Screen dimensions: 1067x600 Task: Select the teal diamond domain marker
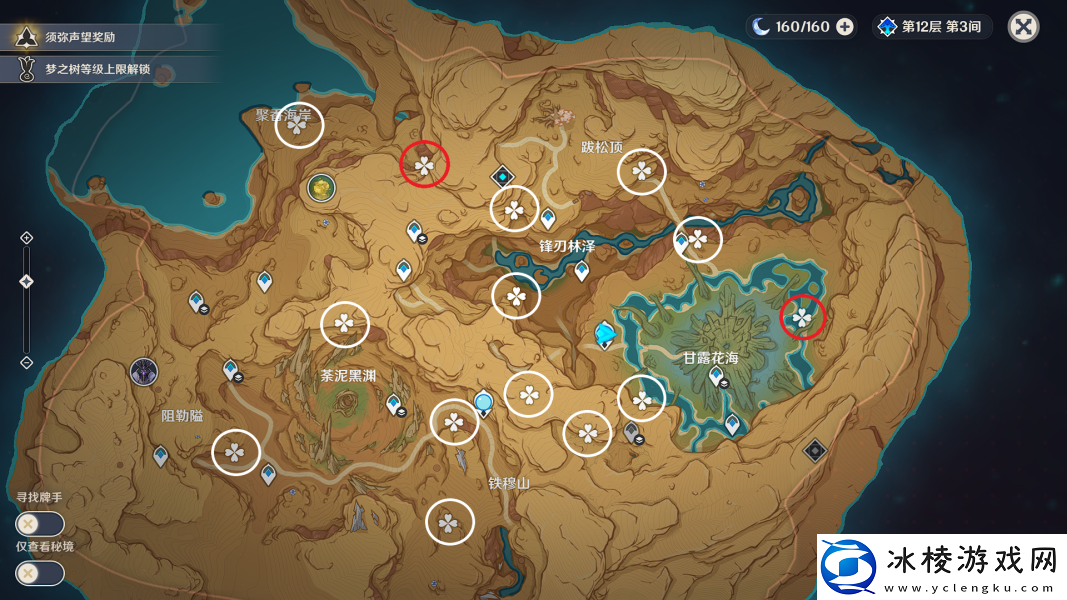tap(502, 177)
